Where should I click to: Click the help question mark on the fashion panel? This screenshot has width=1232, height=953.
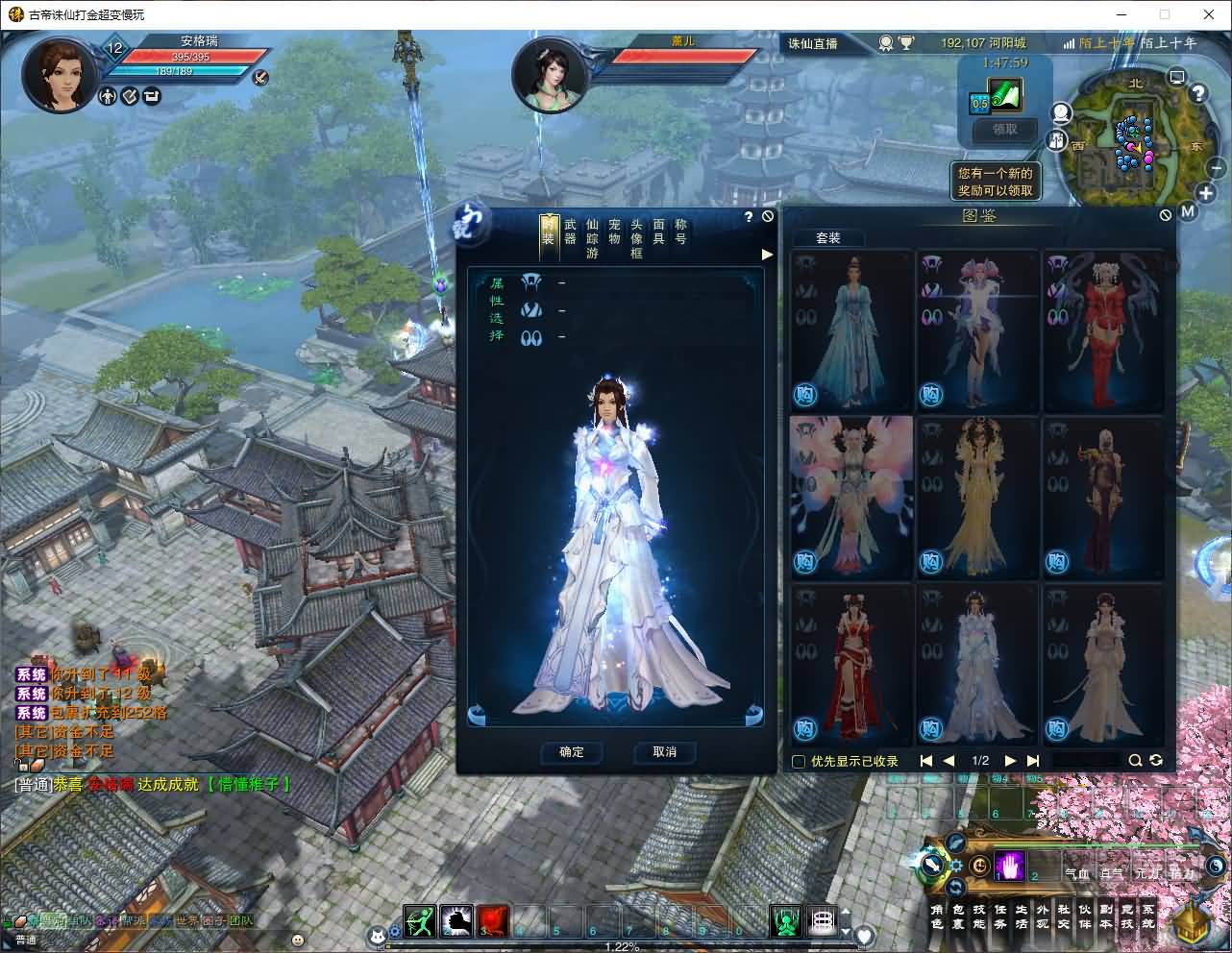[749, 217]
